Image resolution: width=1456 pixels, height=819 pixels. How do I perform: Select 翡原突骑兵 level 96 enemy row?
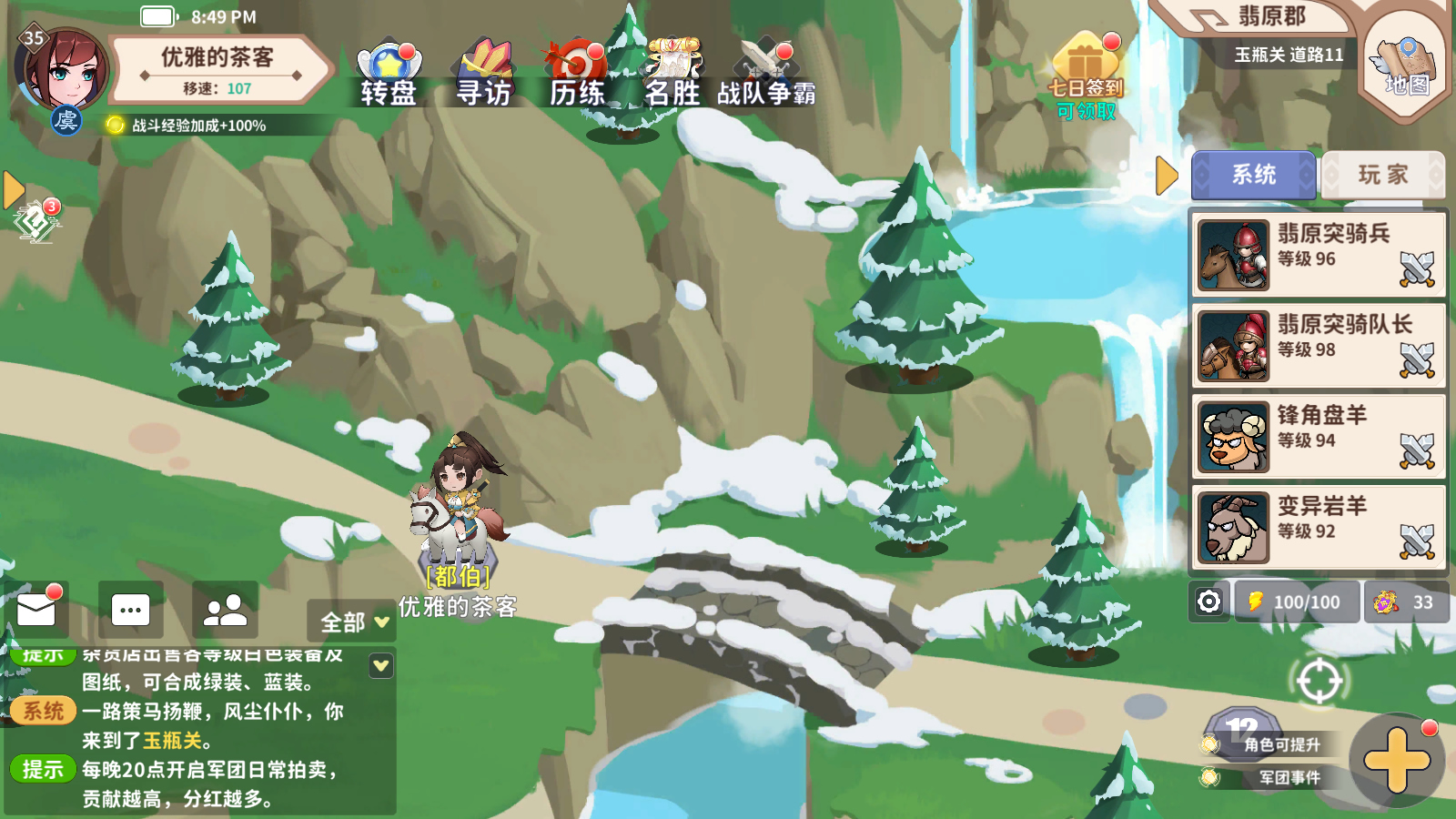(1318, 255)
